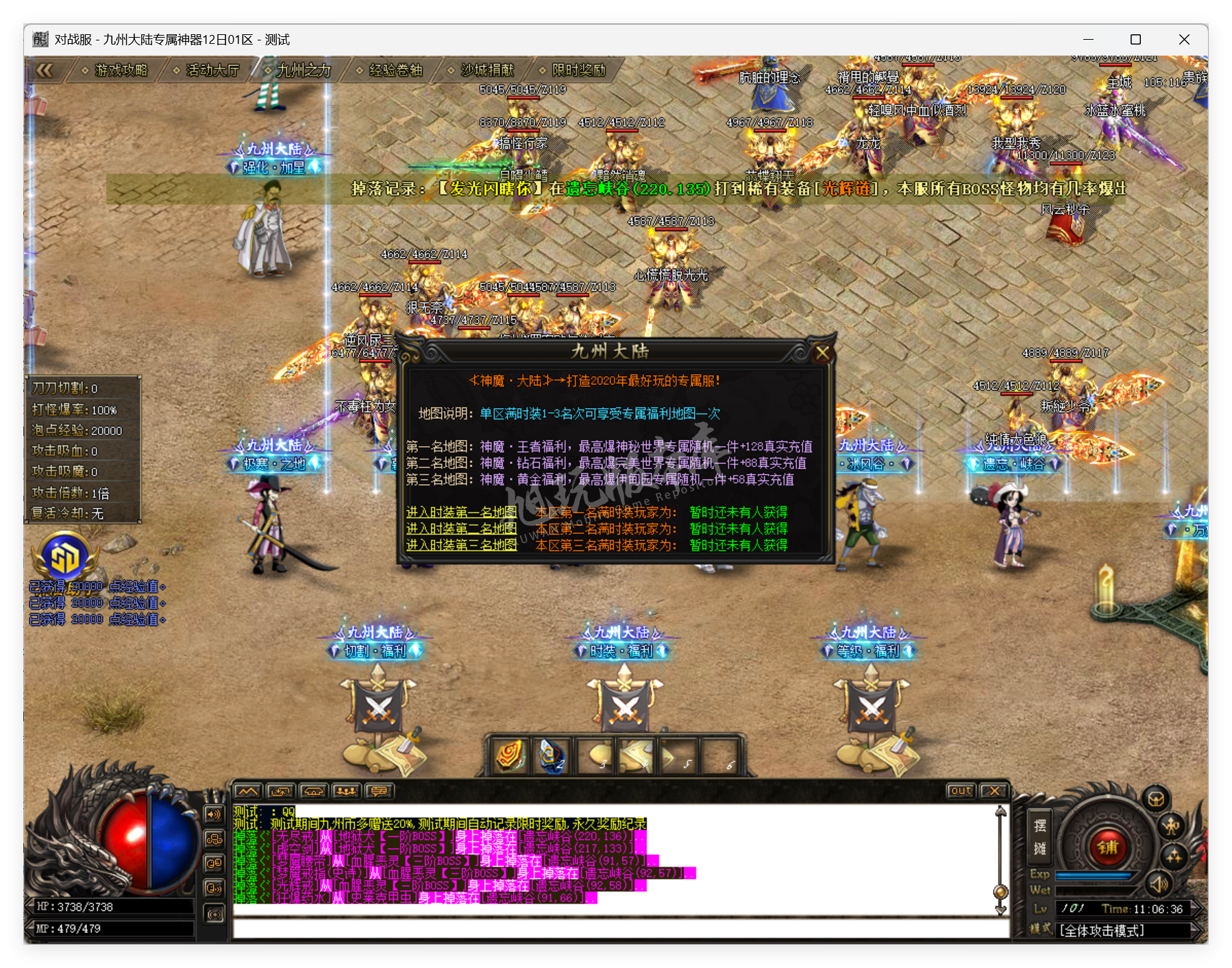
Task: Click the blue Exp progress bar
Action: pyautogui.click(x=1094, y=877)
